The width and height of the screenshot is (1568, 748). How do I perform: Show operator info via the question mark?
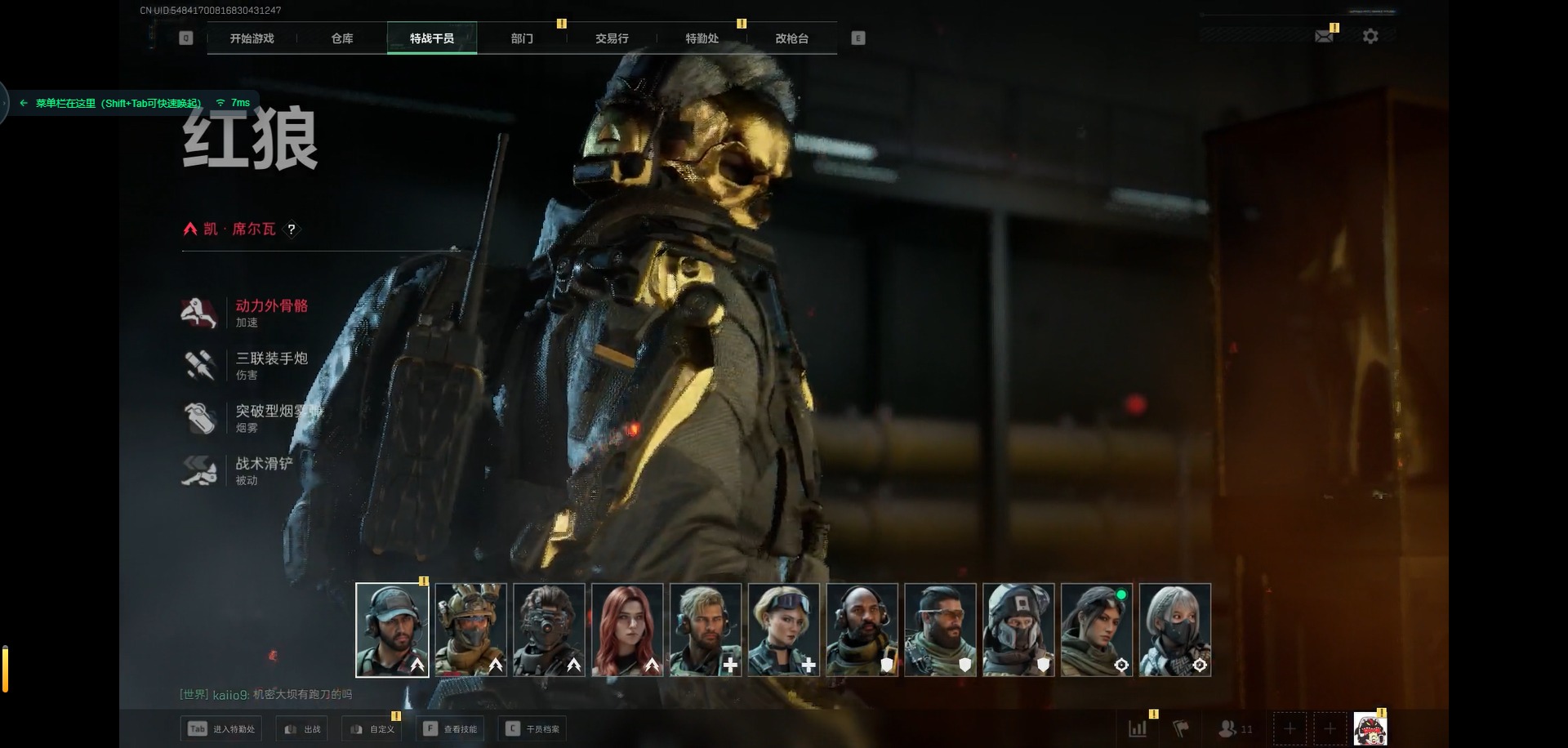pyautogui.click(x=292, y=229)
